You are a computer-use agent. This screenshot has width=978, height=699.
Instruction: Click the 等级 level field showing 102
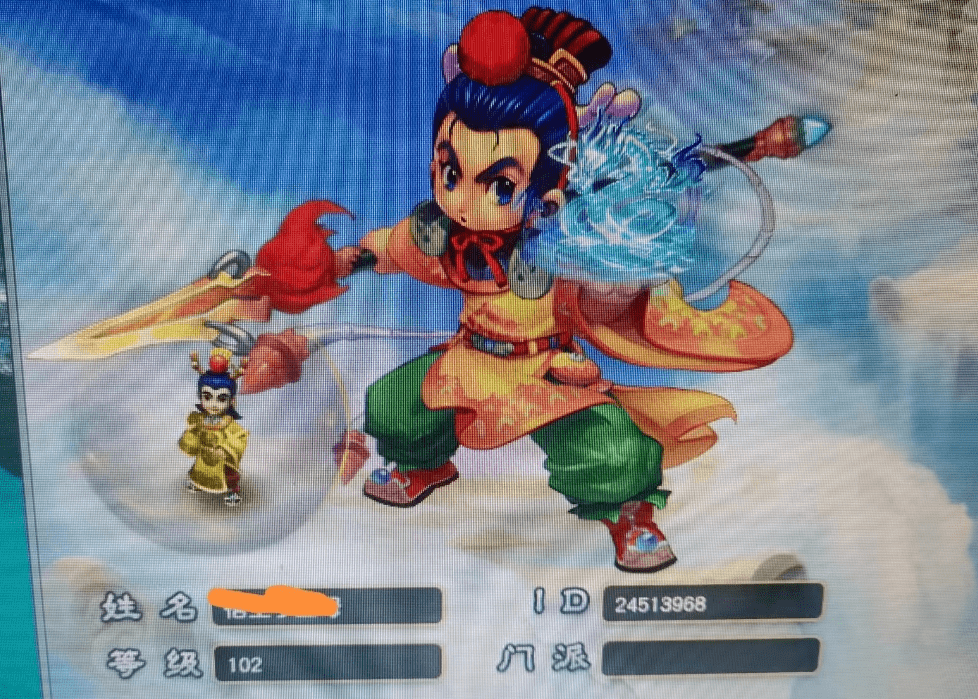tap(326, 663)
